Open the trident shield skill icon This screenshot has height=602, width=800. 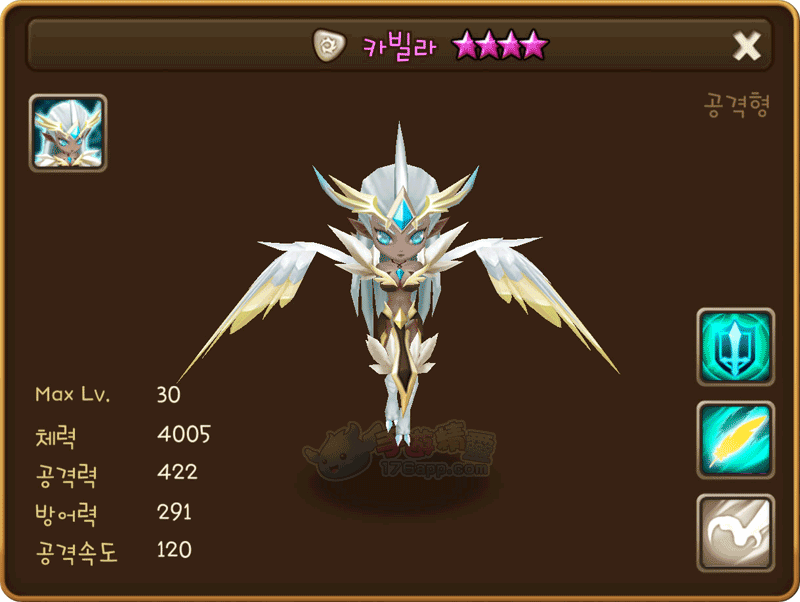[735, 347]
